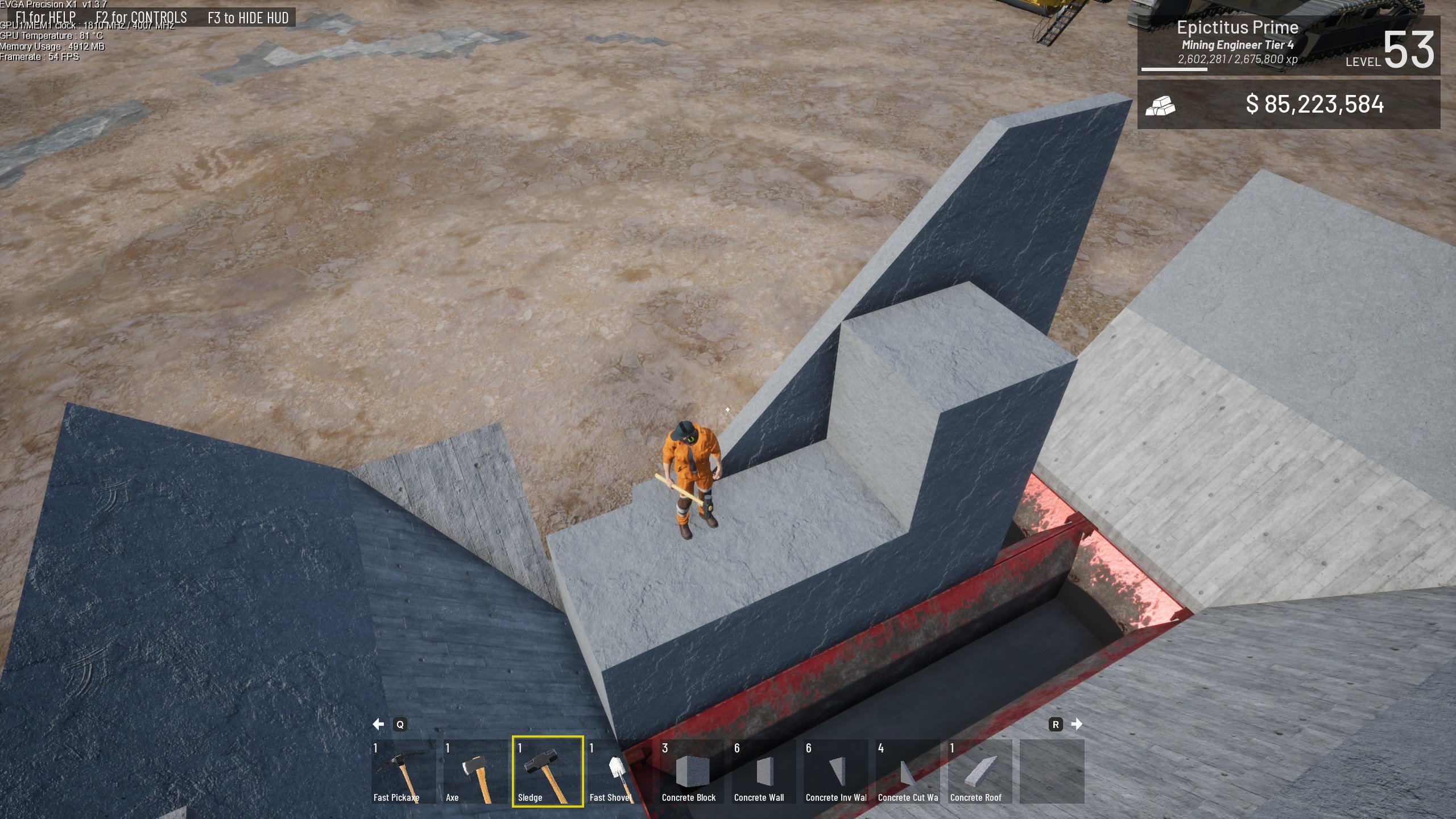Click the left arrow hotbar page button
Viewport: 1456px width, 819px height.
[378, 724]
